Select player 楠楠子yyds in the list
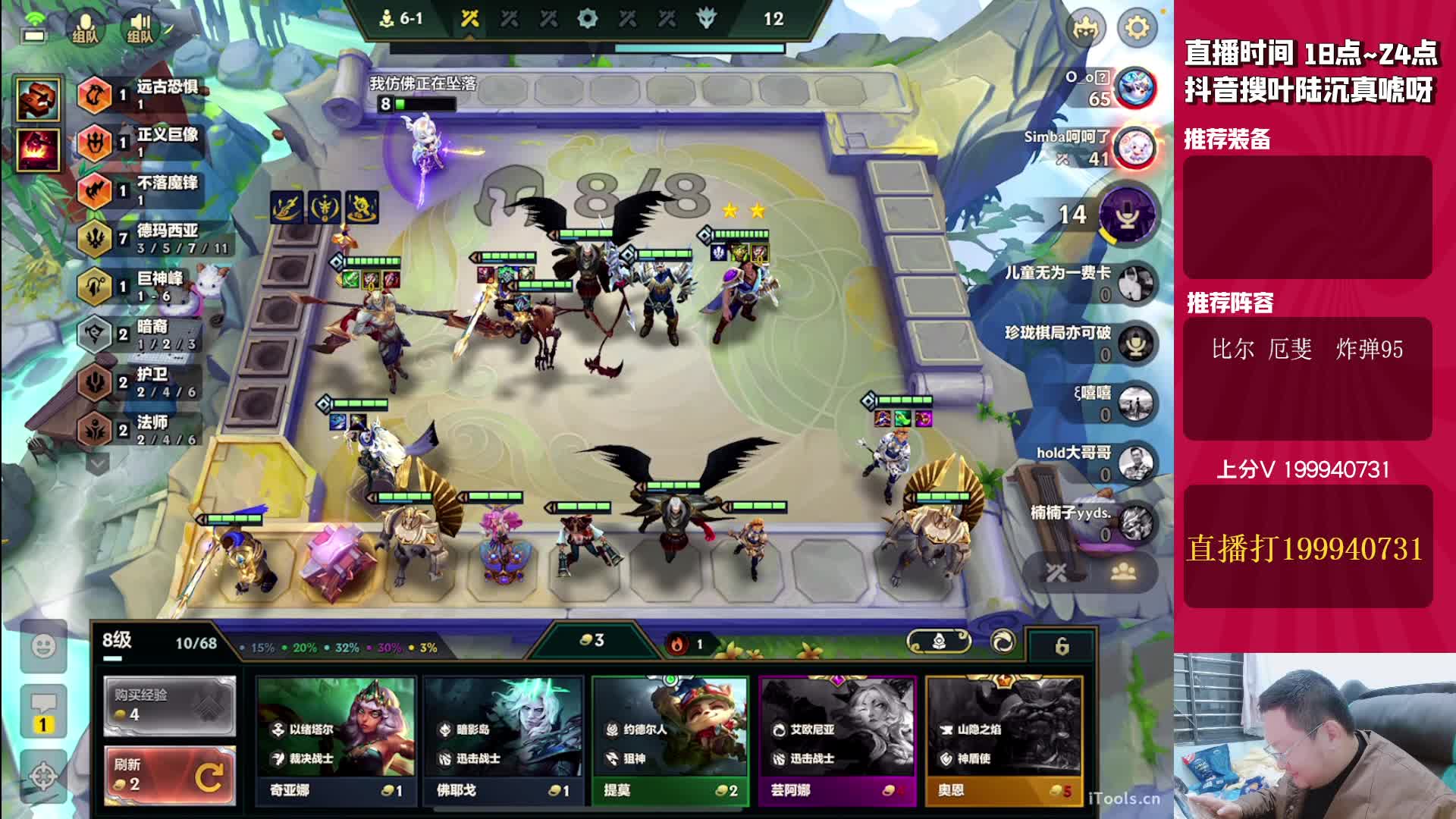The width and height of the screenshot is (1456, 819). (x=1135, y=522)
